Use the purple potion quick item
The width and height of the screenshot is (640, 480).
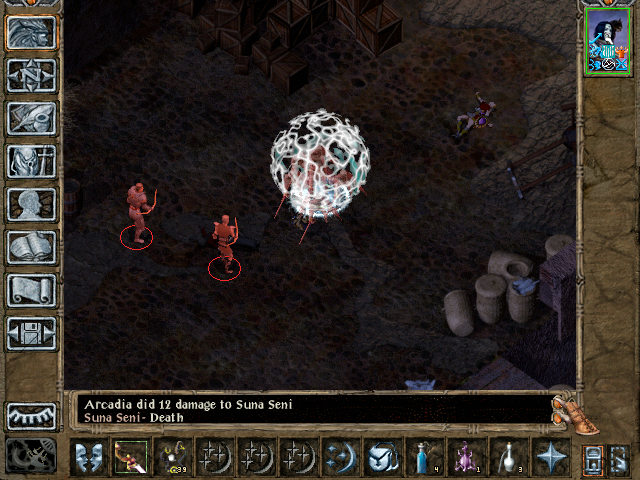(x=465, y=457)
